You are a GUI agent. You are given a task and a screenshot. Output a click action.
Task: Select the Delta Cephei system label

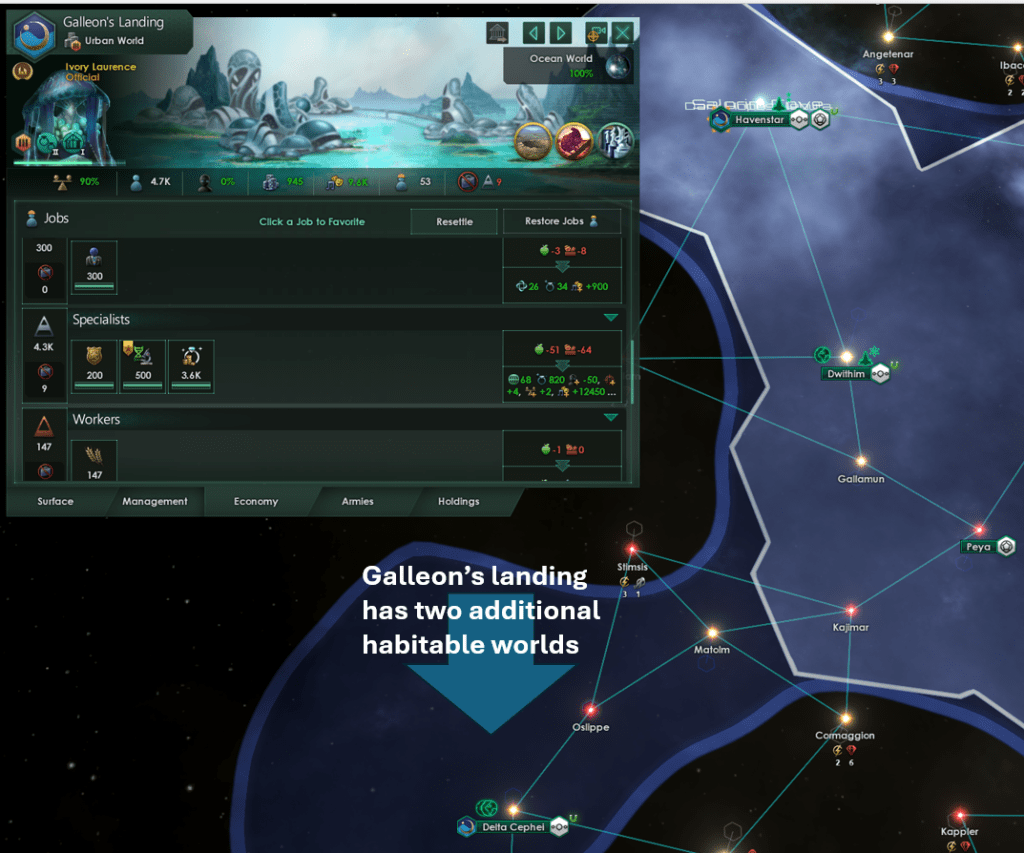pyautogui.click(x=514, y=827)
